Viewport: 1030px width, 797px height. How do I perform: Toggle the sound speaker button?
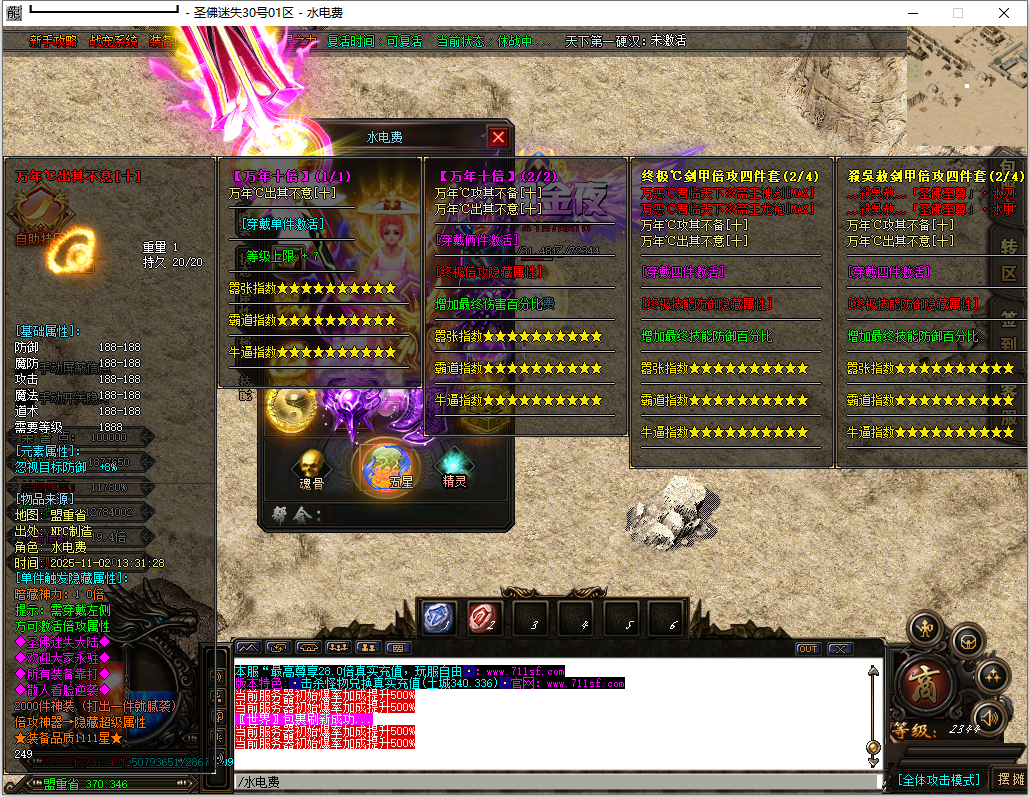click(988, 716)
